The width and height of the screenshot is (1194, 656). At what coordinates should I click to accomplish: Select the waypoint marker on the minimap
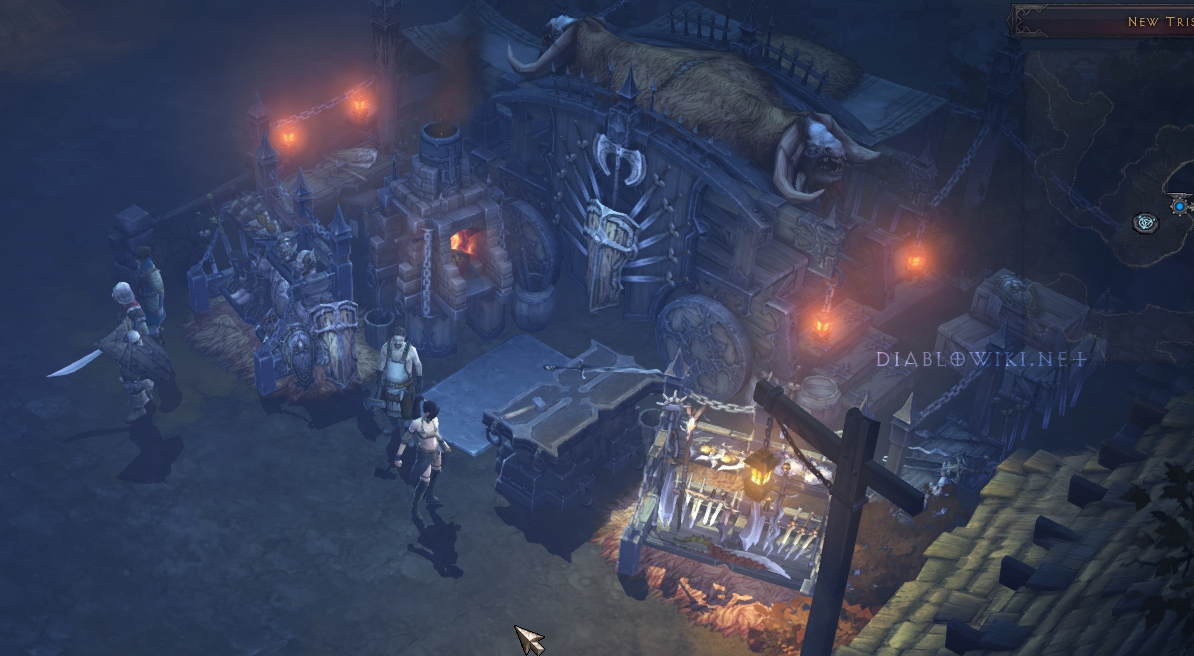(x=1145, y=223)
